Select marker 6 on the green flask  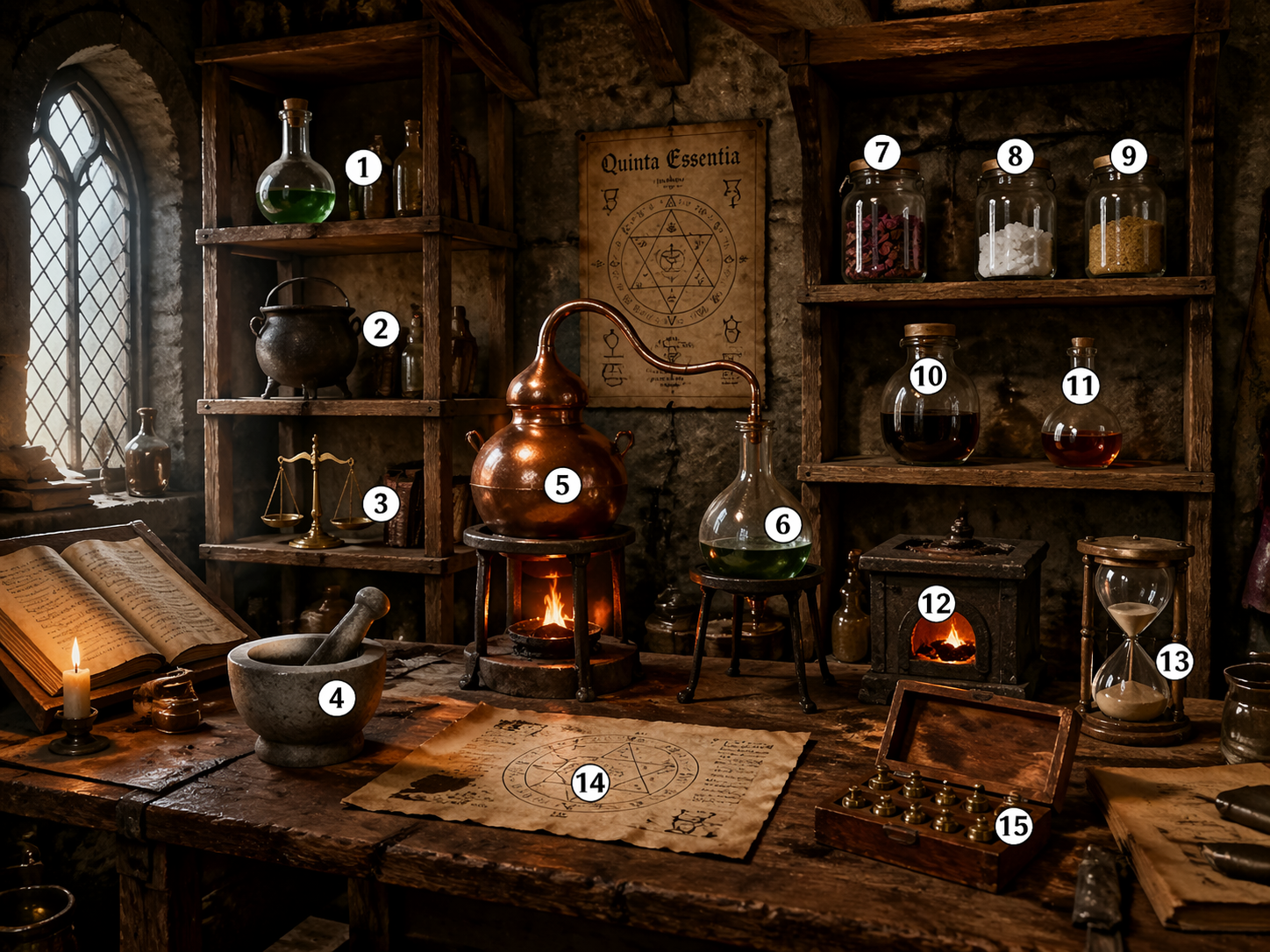click(x=782, y=524)
